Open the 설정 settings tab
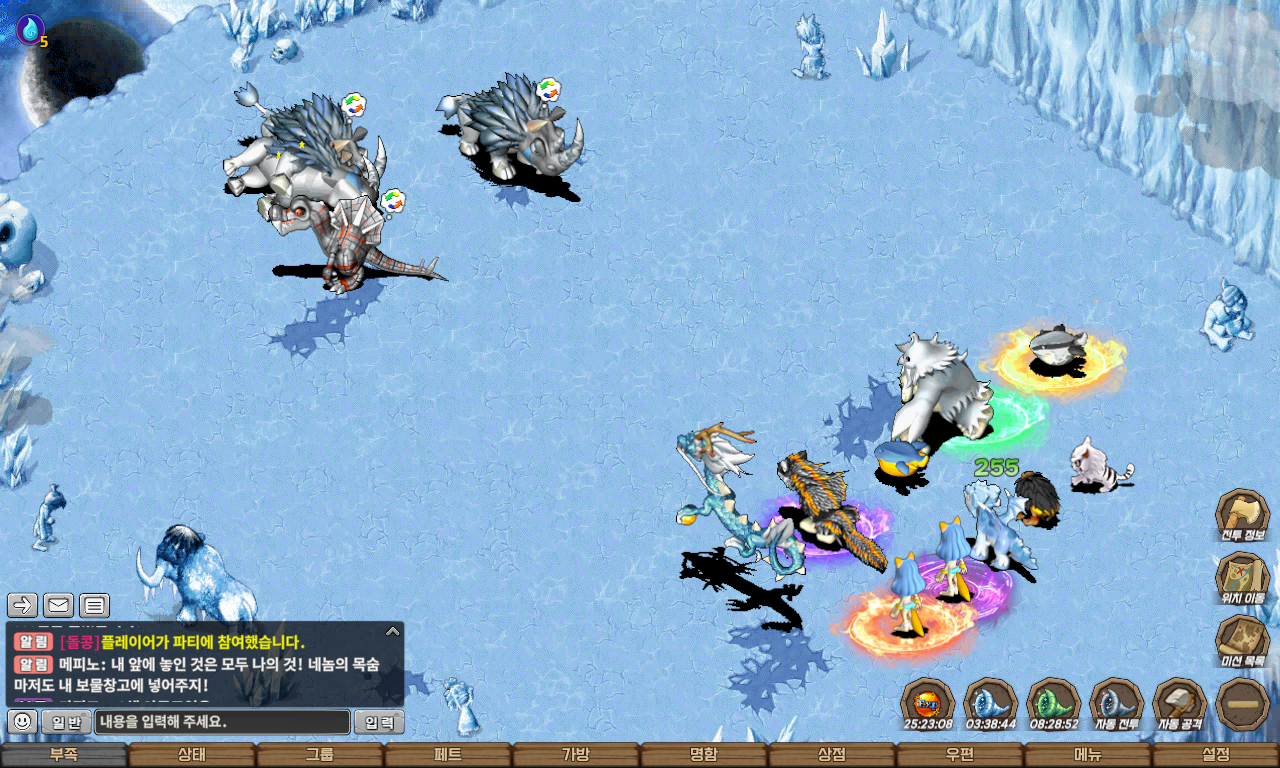Image resolution: width=1280 pixels, height=768 pixels. point(1216,755)
